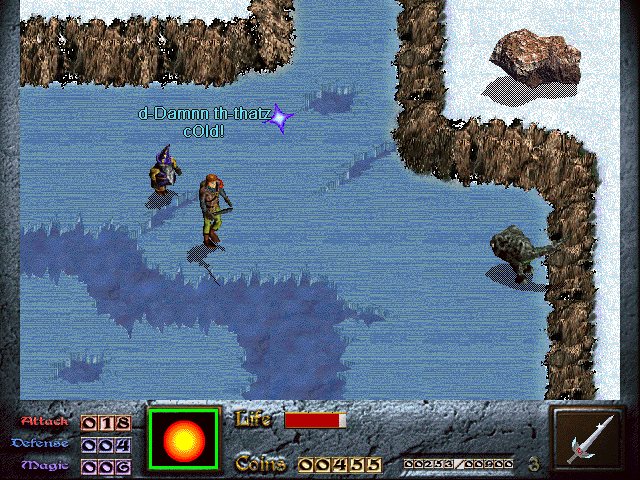The image size is (640, 480).
Task: Click the equipped sword weapon slot
Action: [x=586, y=439]
